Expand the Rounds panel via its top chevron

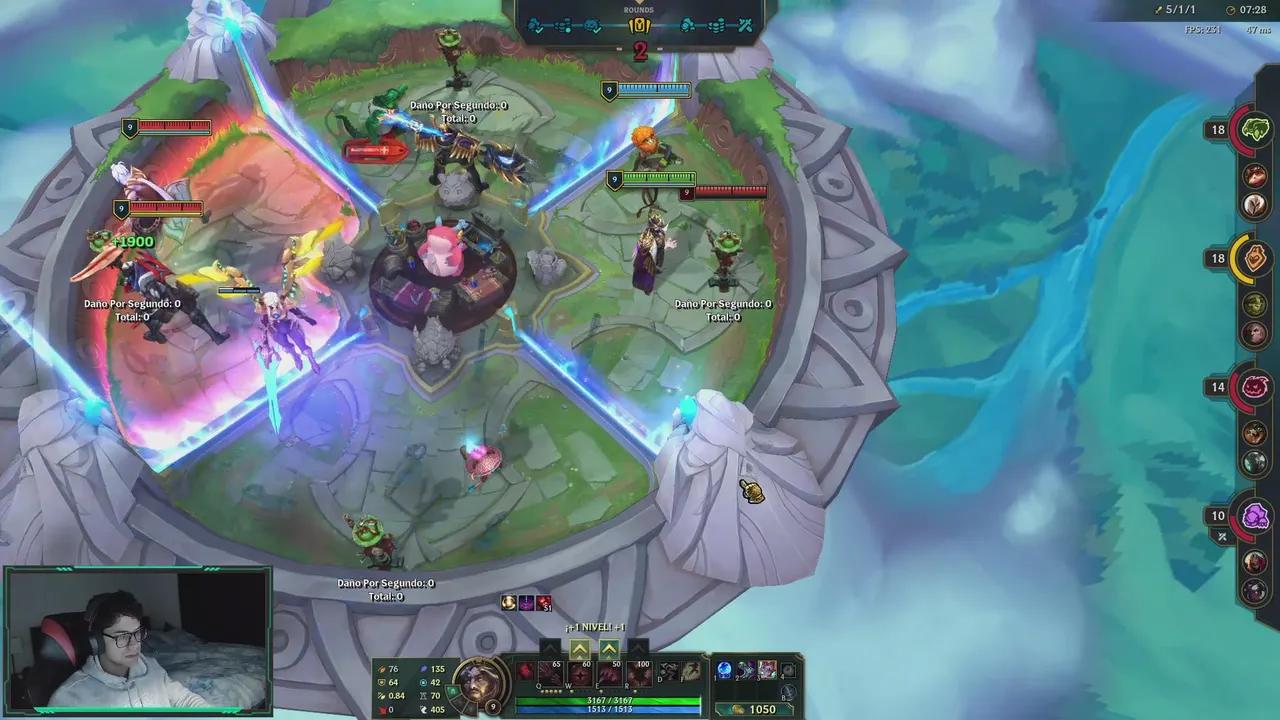tap(639, 3)
